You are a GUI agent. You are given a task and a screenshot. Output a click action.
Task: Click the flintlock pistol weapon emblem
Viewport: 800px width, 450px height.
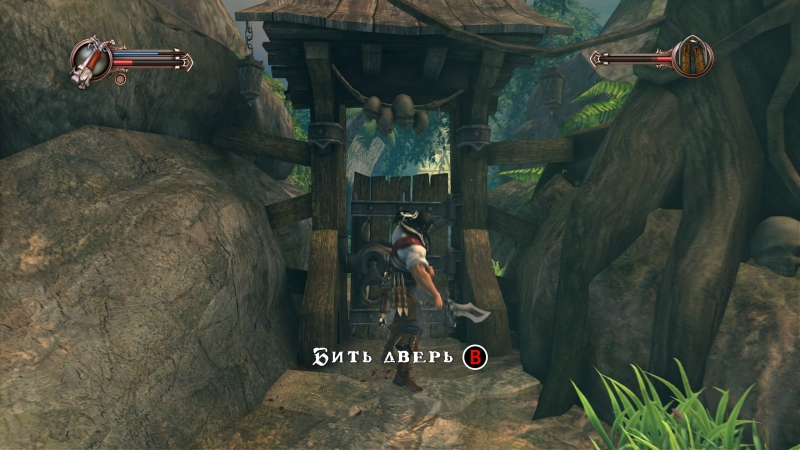coord(92,59)
